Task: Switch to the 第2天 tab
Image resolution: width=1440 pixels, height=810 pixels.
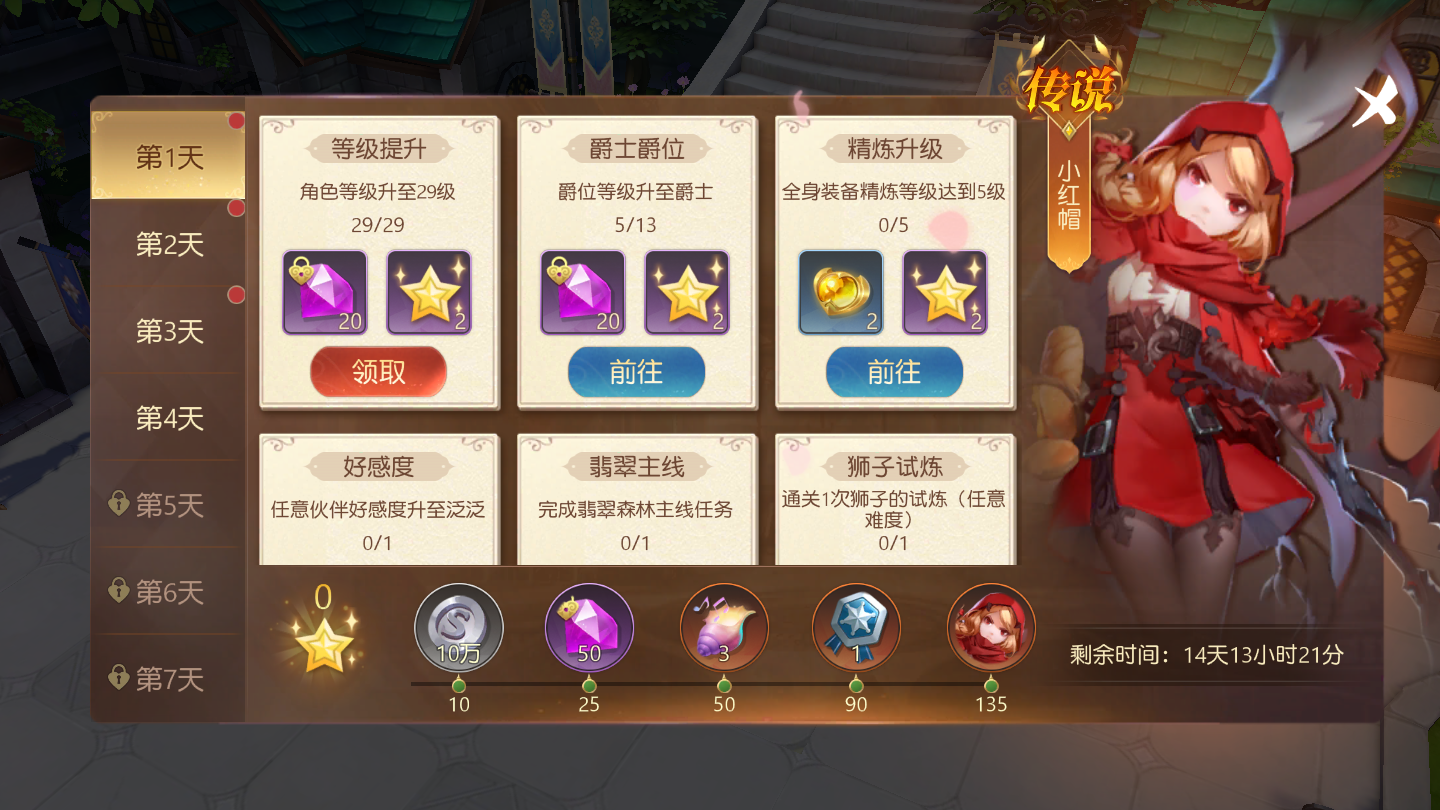Action: [x=168, y=243]
